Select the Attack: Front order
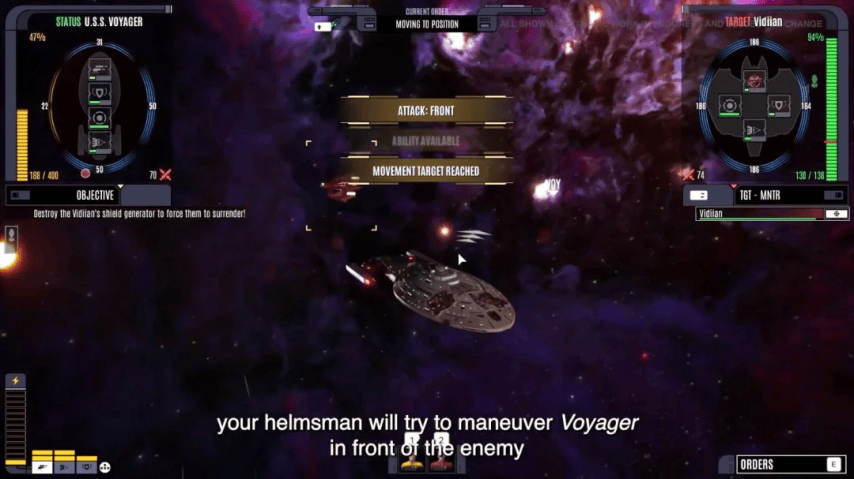854x479 pixels. pyautogui.click(x=426, y=111)
